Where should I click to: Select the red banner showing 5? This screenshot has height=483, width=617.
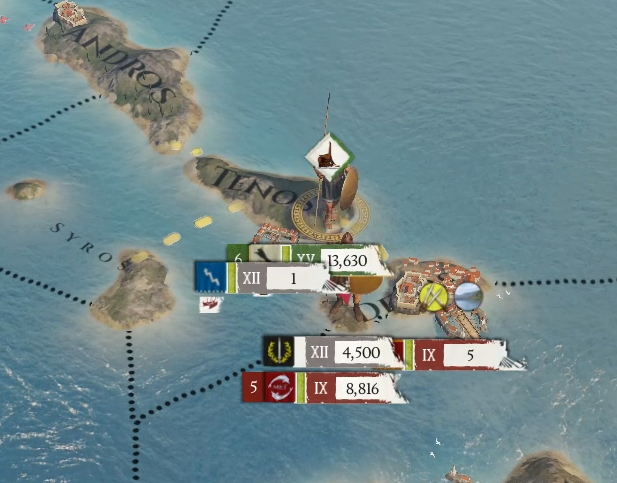click(x=468, y=354)
